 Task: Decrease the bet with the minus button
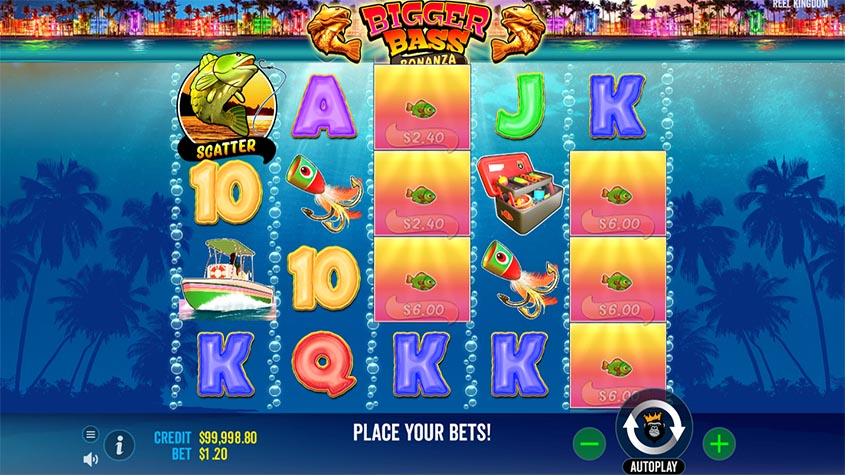click(x=591, y=442)
